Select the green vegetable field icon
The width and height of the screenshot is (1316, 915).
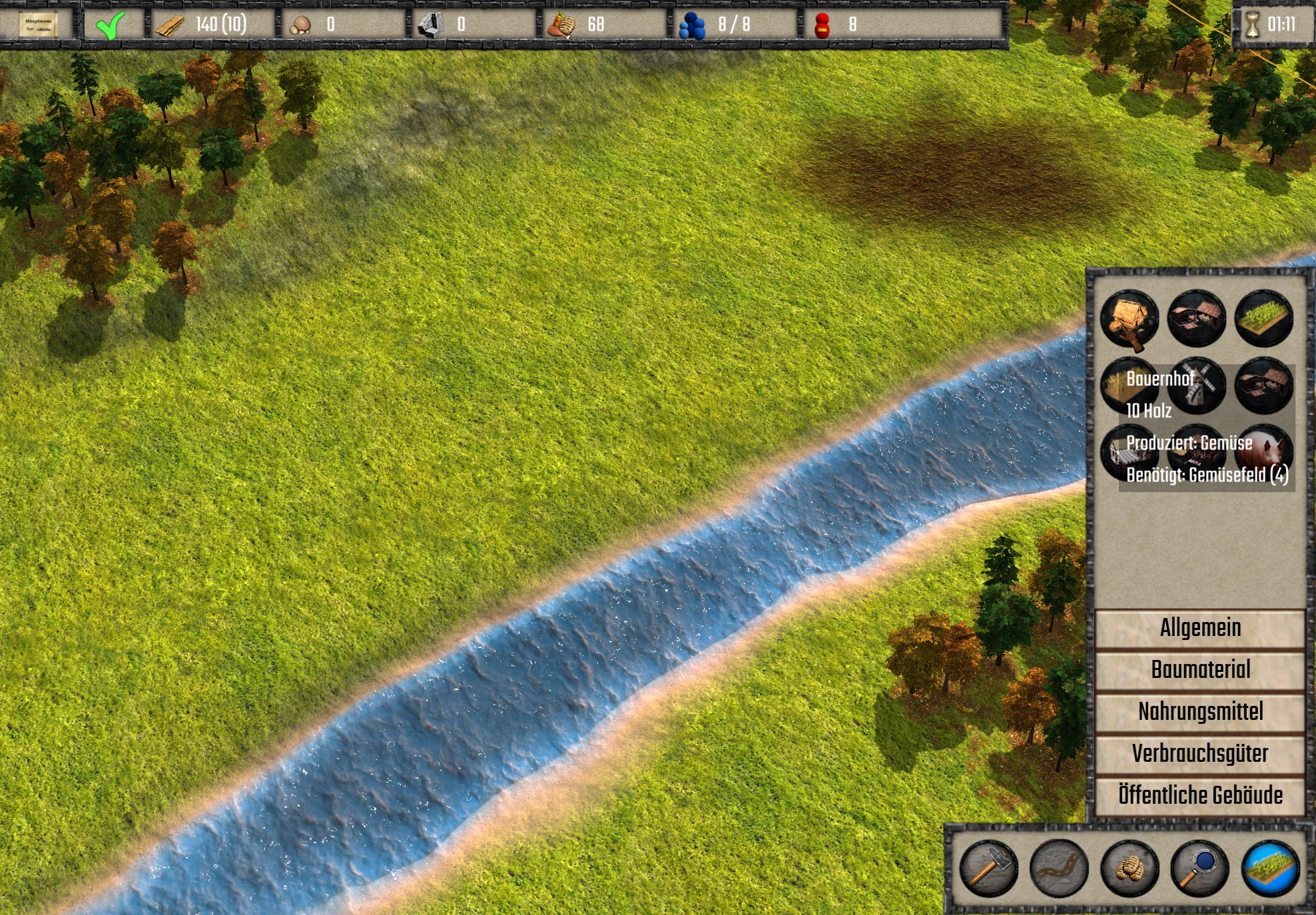coord(1263,318)
